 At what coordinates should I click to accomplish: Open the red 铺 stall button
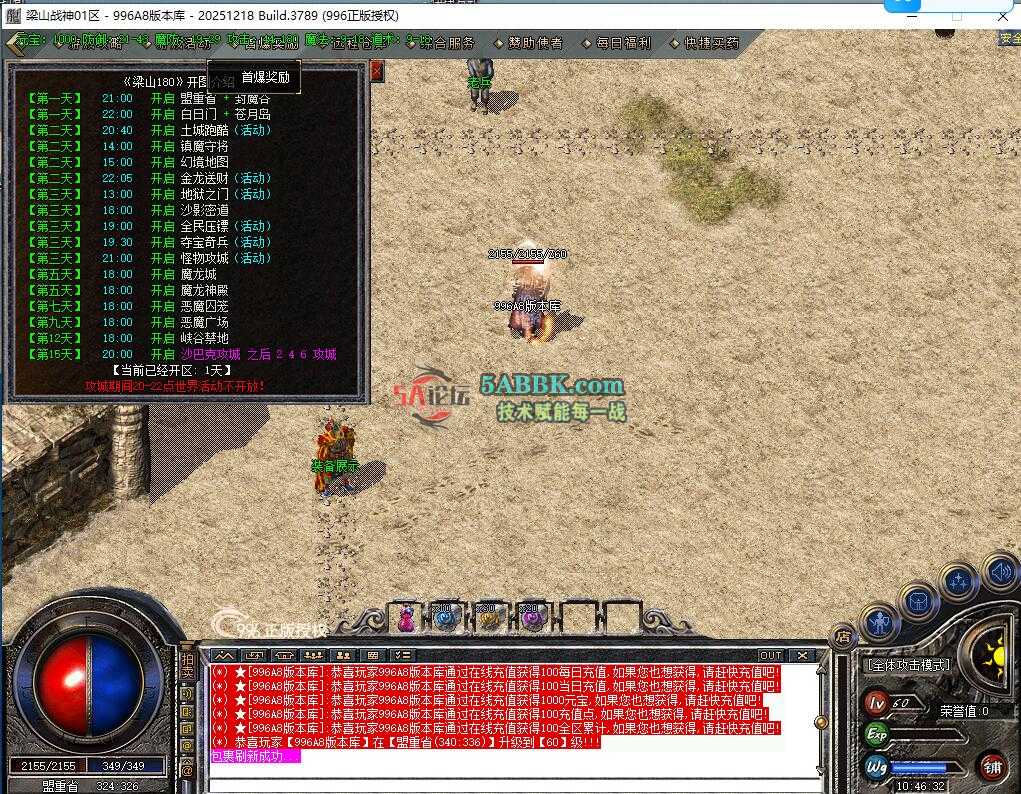pos(991,767)
